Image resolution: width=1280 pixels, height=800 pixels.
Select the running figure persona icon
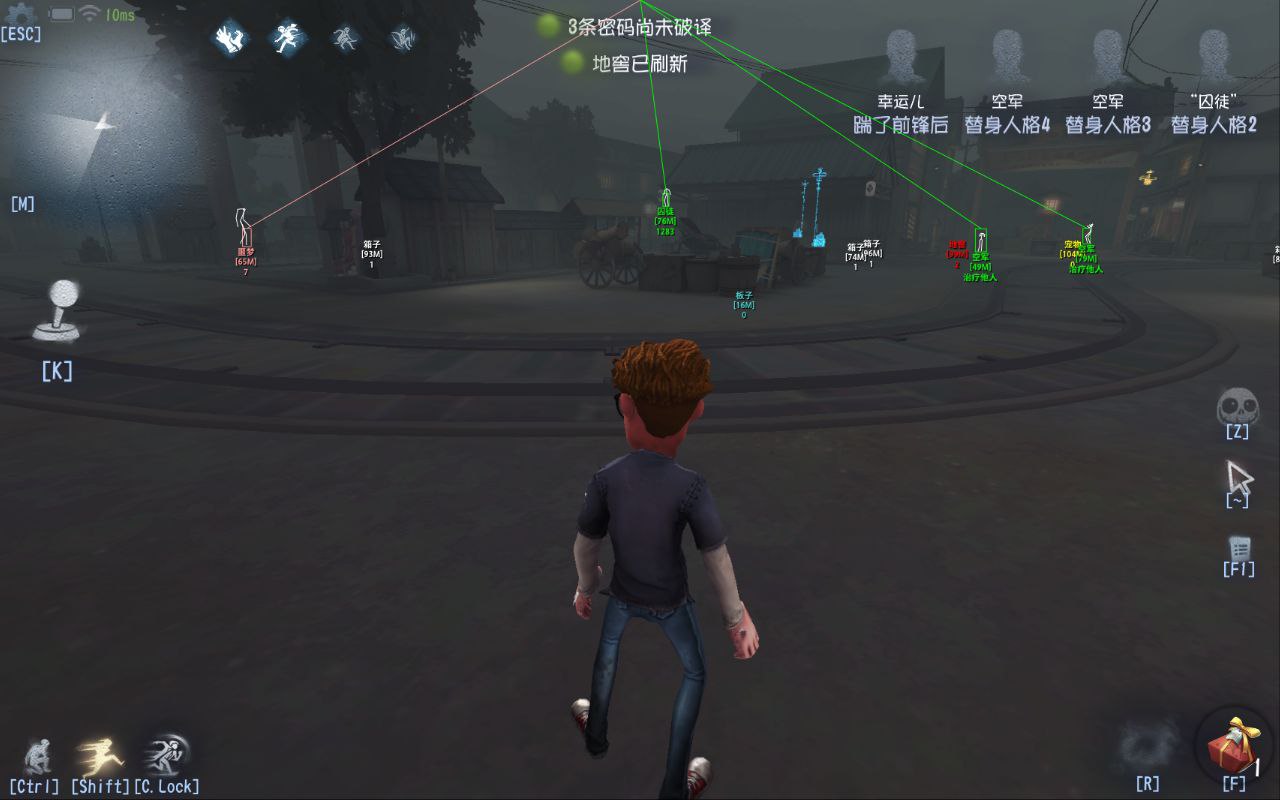(288, 39)
